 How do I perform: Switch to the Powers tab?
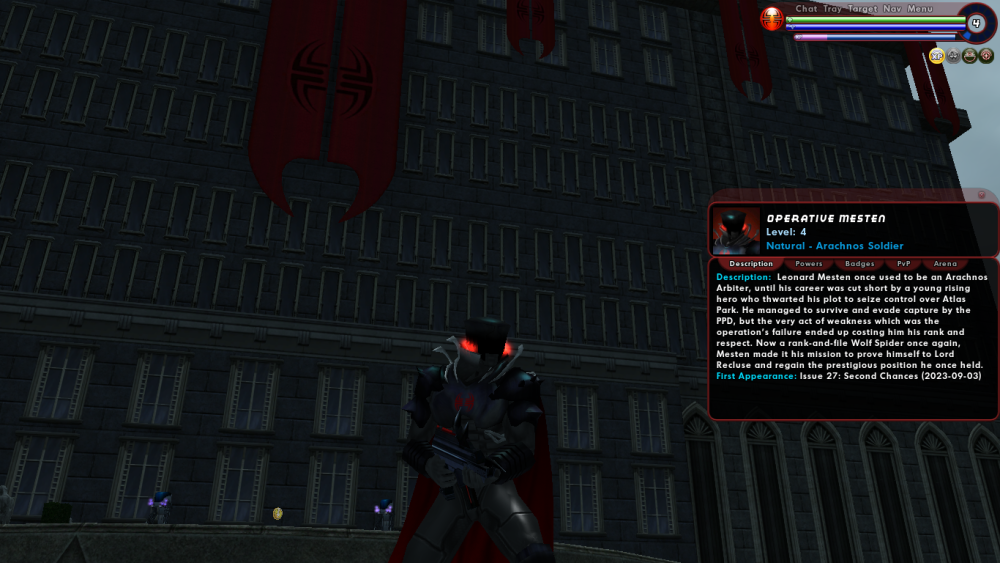point(809,264)
